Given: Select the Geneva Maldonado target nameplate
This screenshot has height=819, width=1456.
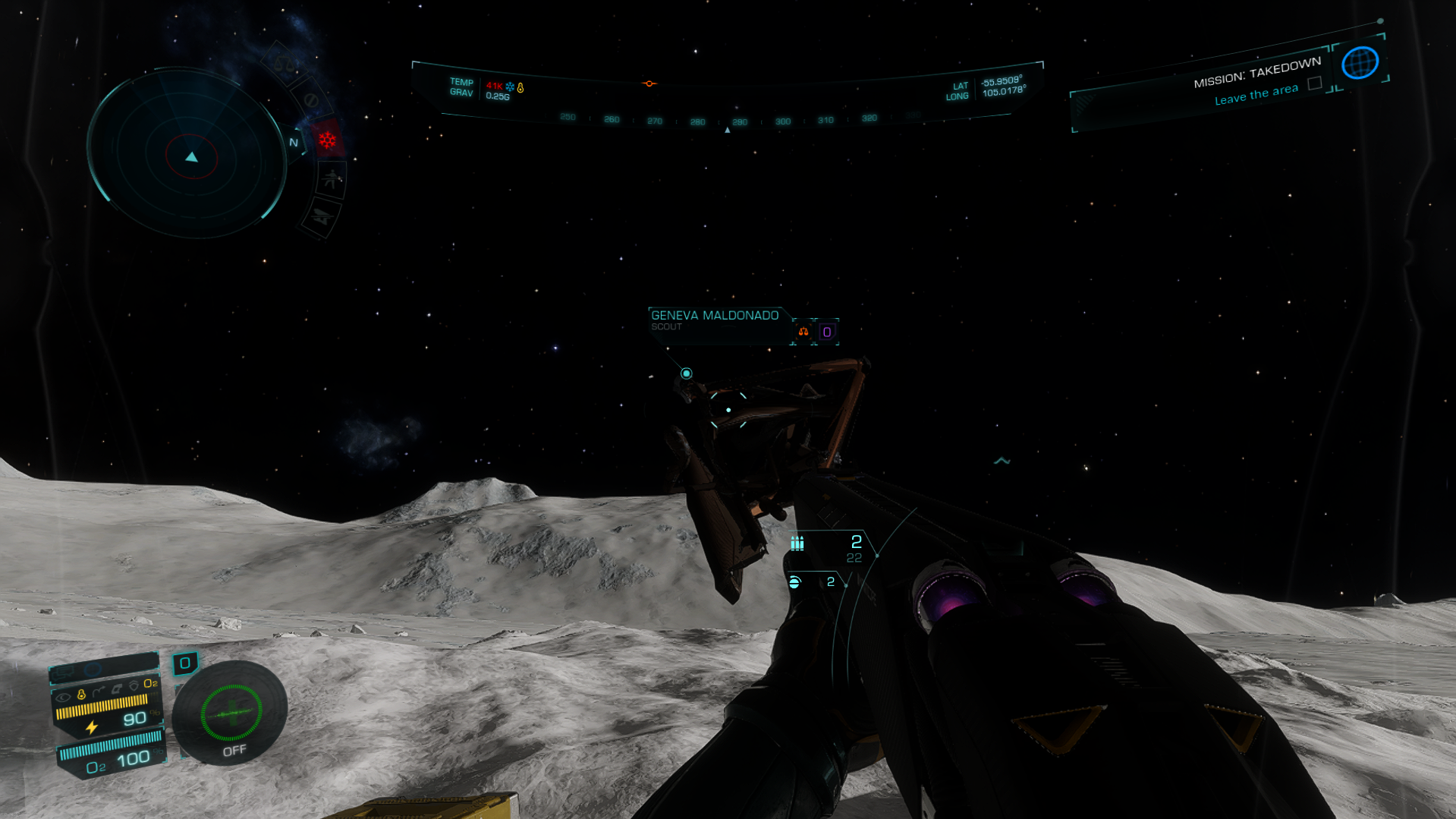Looking at the screenshot, I should (x=715, y=320).
